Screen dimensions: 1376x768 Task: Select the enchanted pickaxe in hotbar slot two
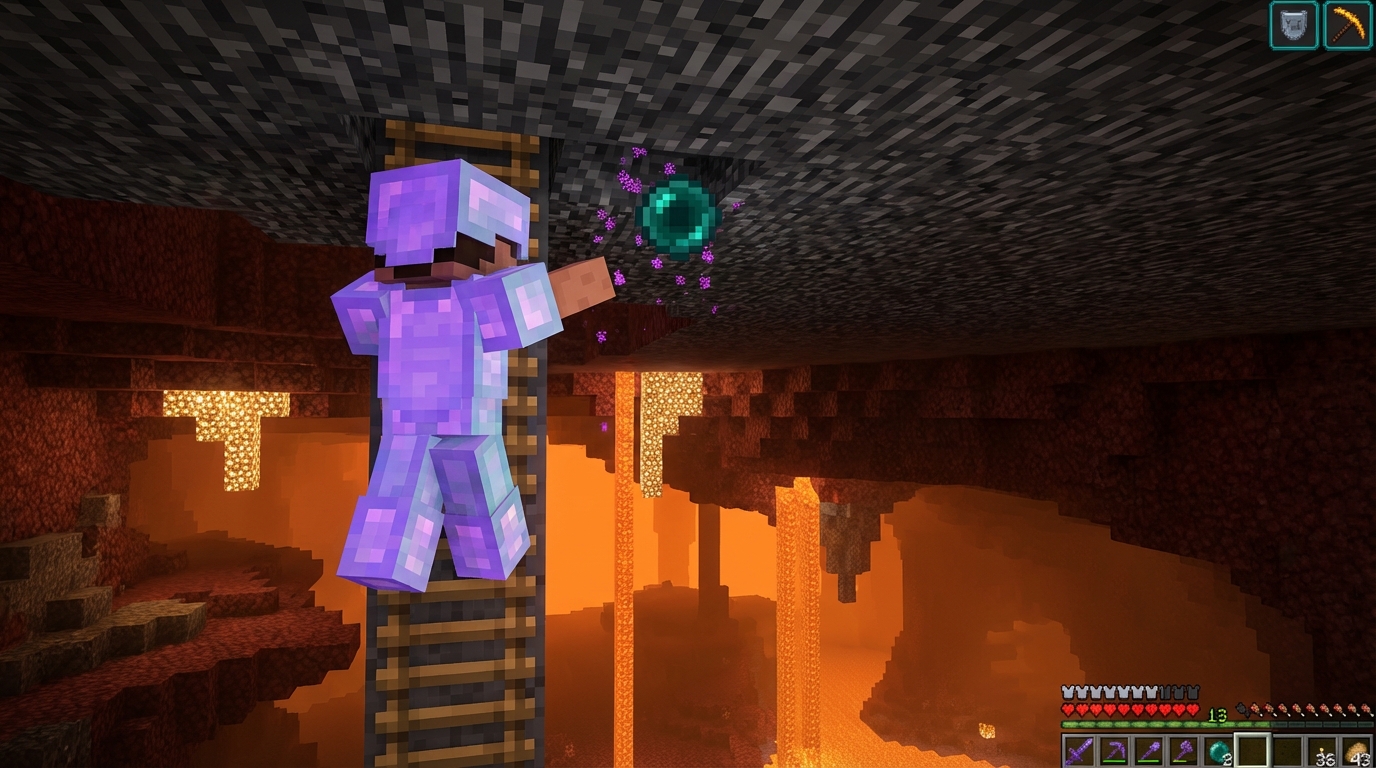[x=1113, y=748]
